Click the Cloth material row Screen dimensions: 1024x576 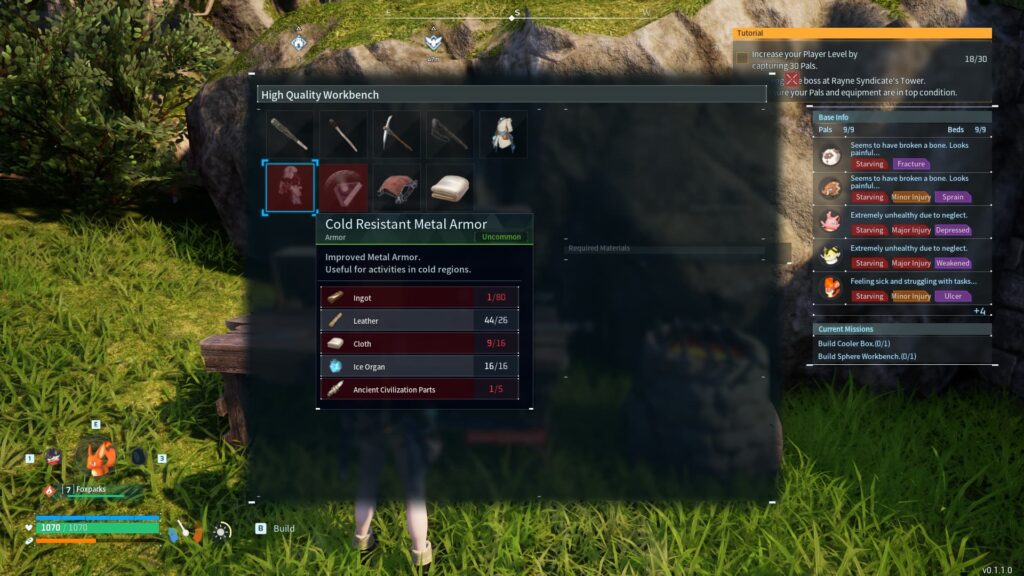click(x=420, y=343)
